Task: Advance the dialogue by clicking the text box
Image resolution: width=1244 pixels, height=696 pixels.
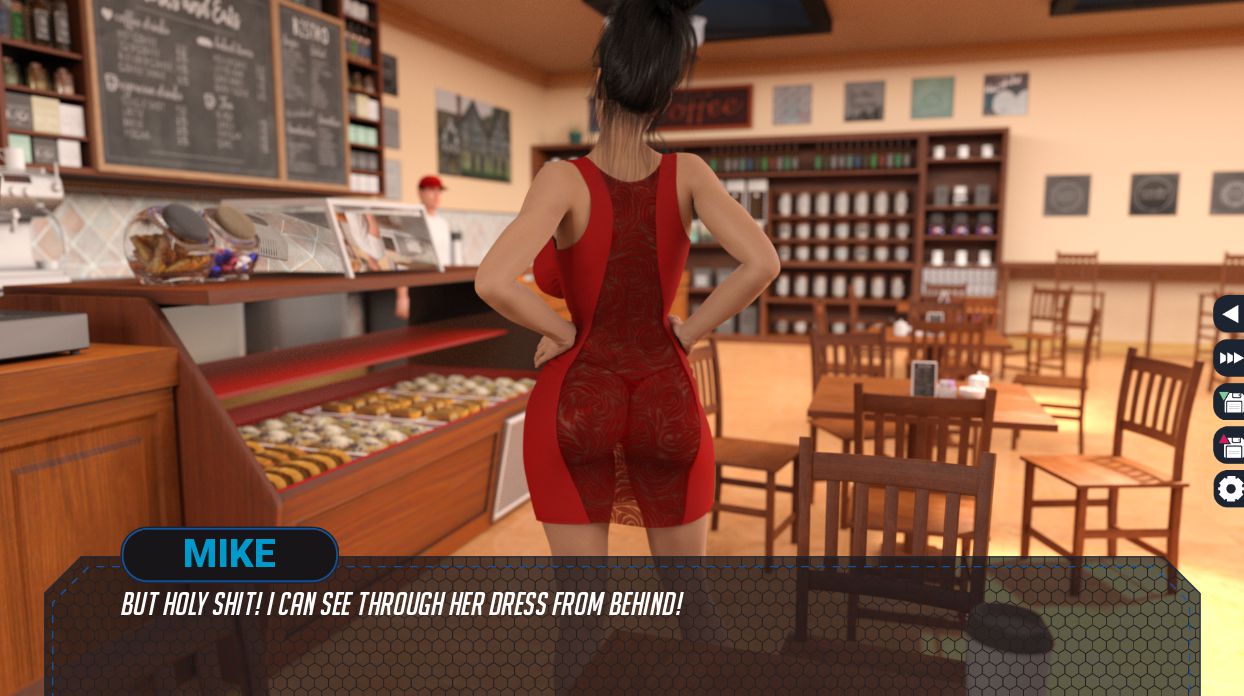Action: coord(620,640)
